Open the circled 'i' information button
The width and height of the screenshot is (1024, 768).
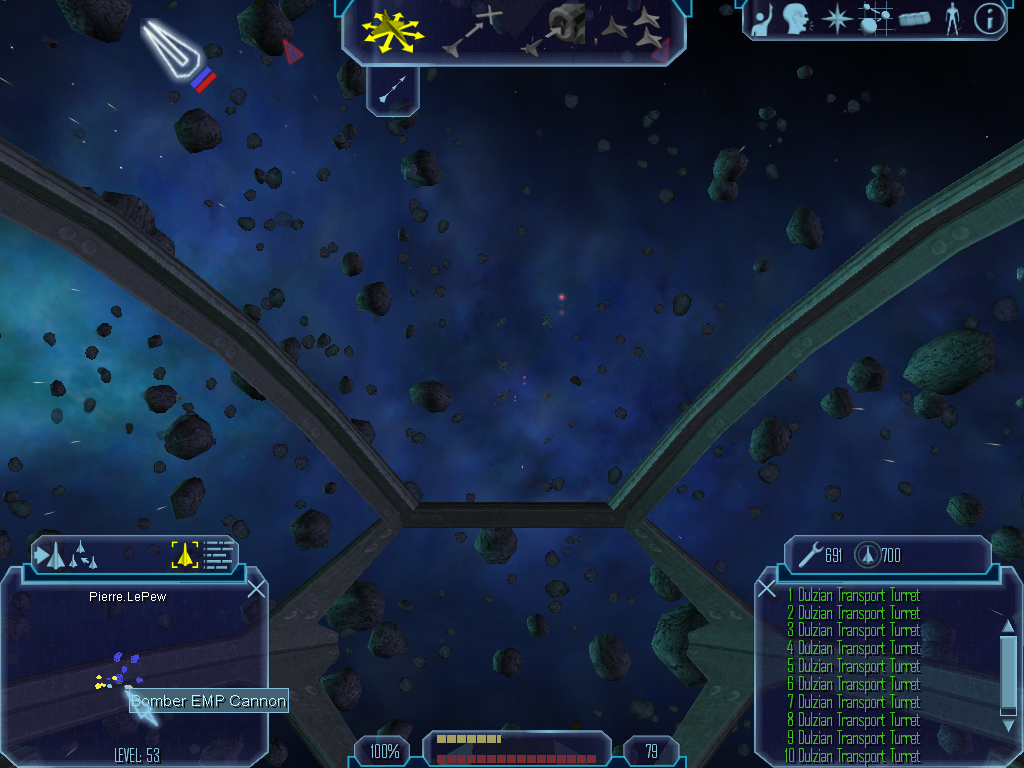989,19
